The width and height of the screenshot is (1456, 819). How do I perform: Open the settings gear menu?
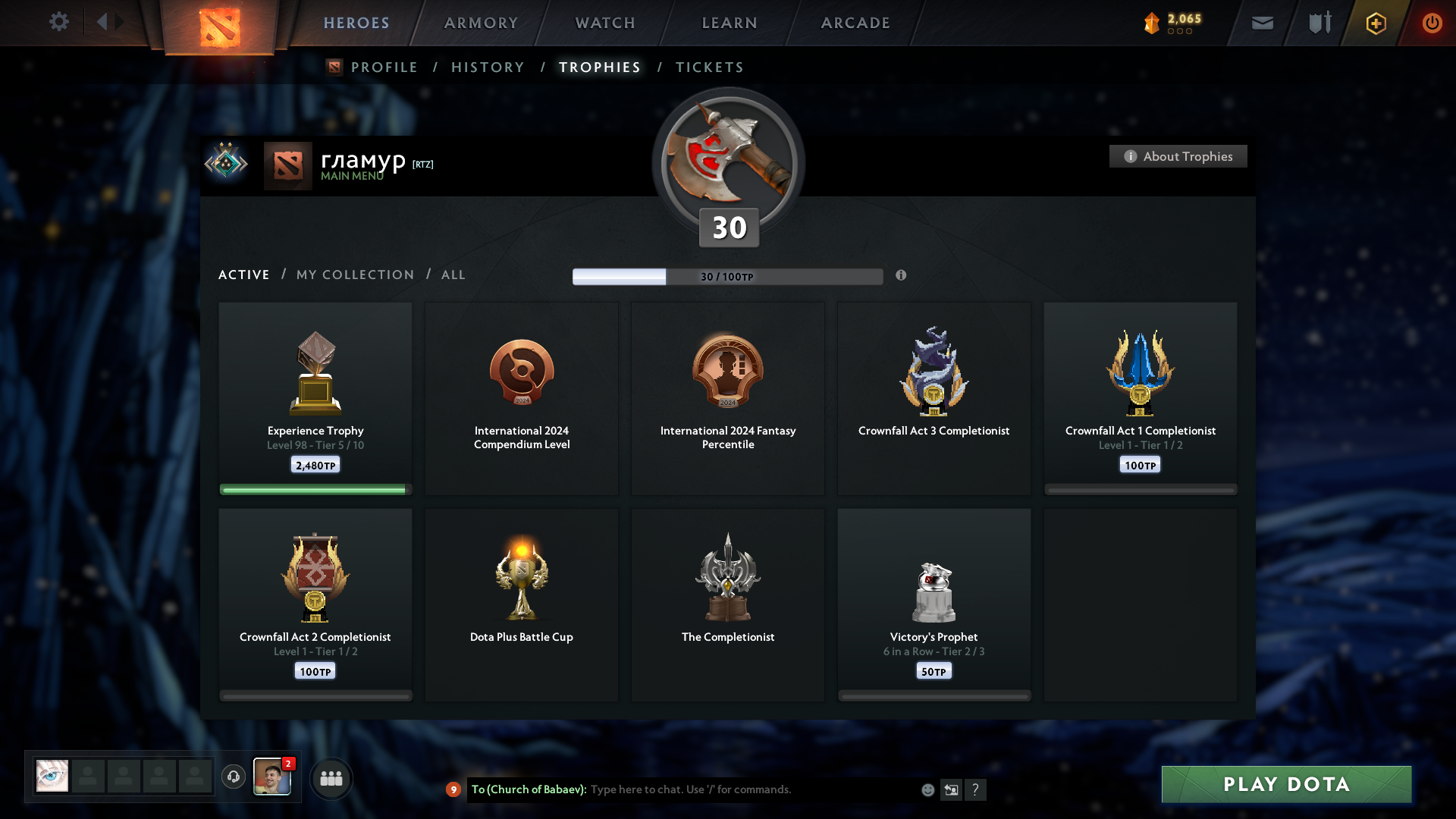pos(59,22)
